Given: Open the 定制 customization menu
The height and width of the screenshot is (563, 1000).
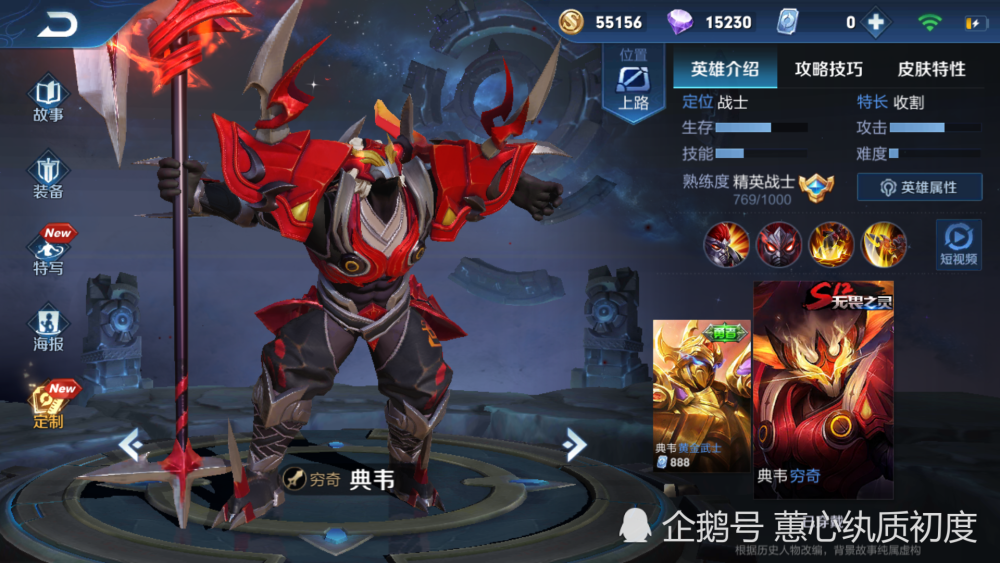Looking at the screenshot, I should 48,405.
